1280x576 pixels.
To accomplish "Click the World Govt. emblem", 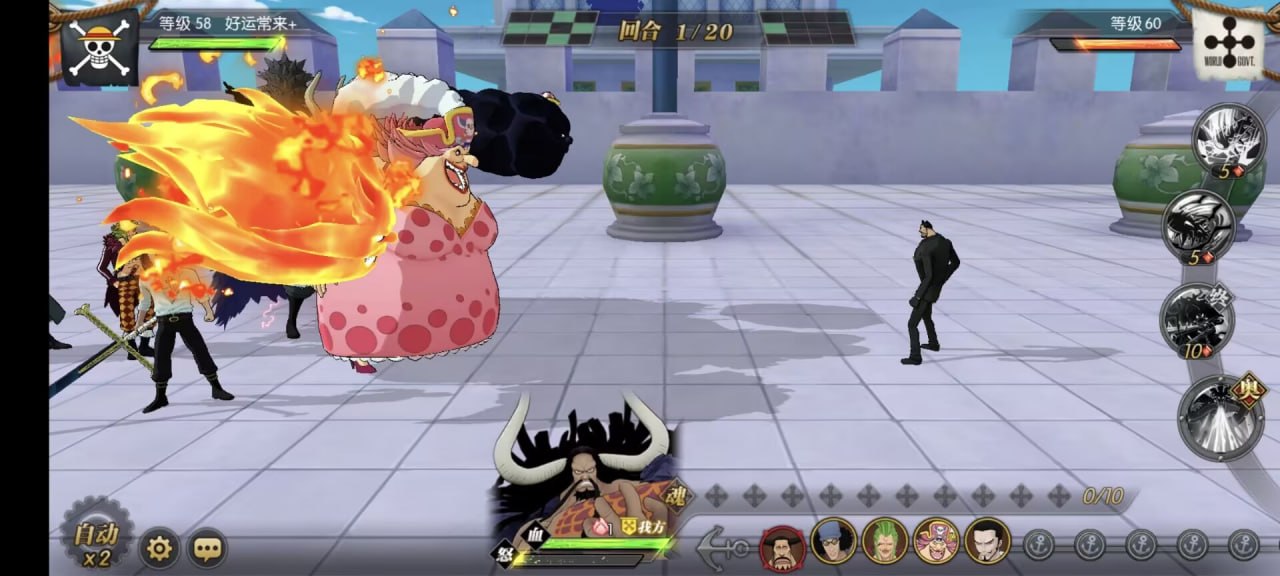I will 1229,43.
